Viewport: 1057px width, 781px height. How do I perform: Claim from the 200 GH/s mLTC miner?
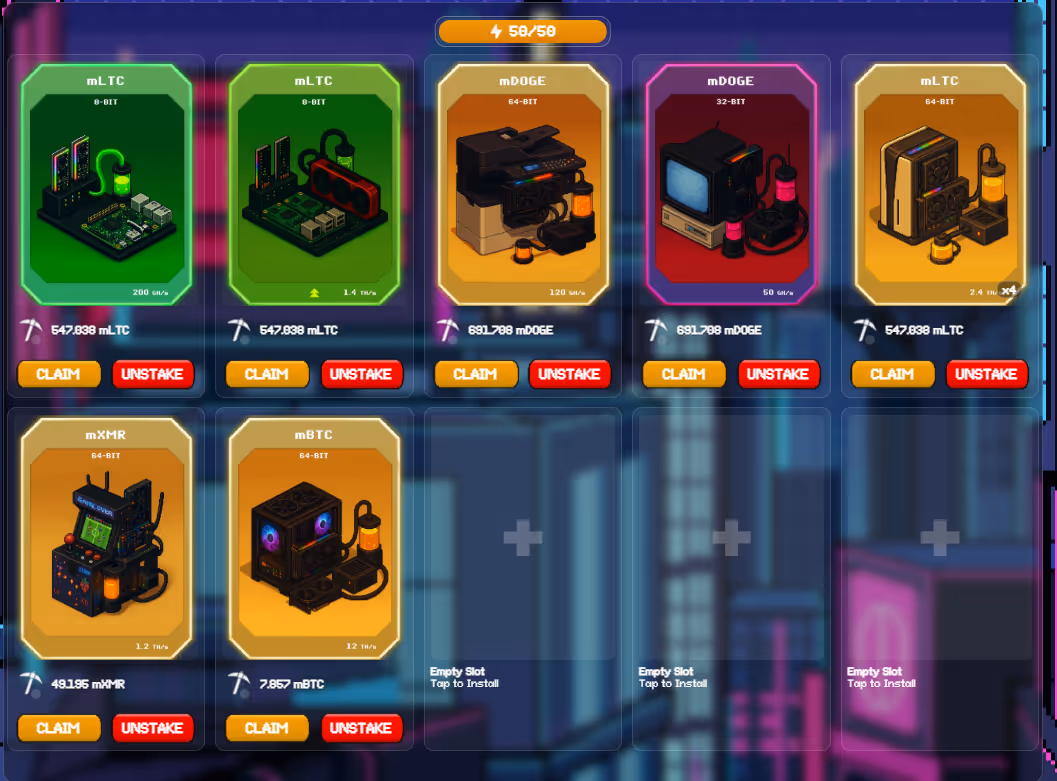pyautogui.click(x=59, y=374)
